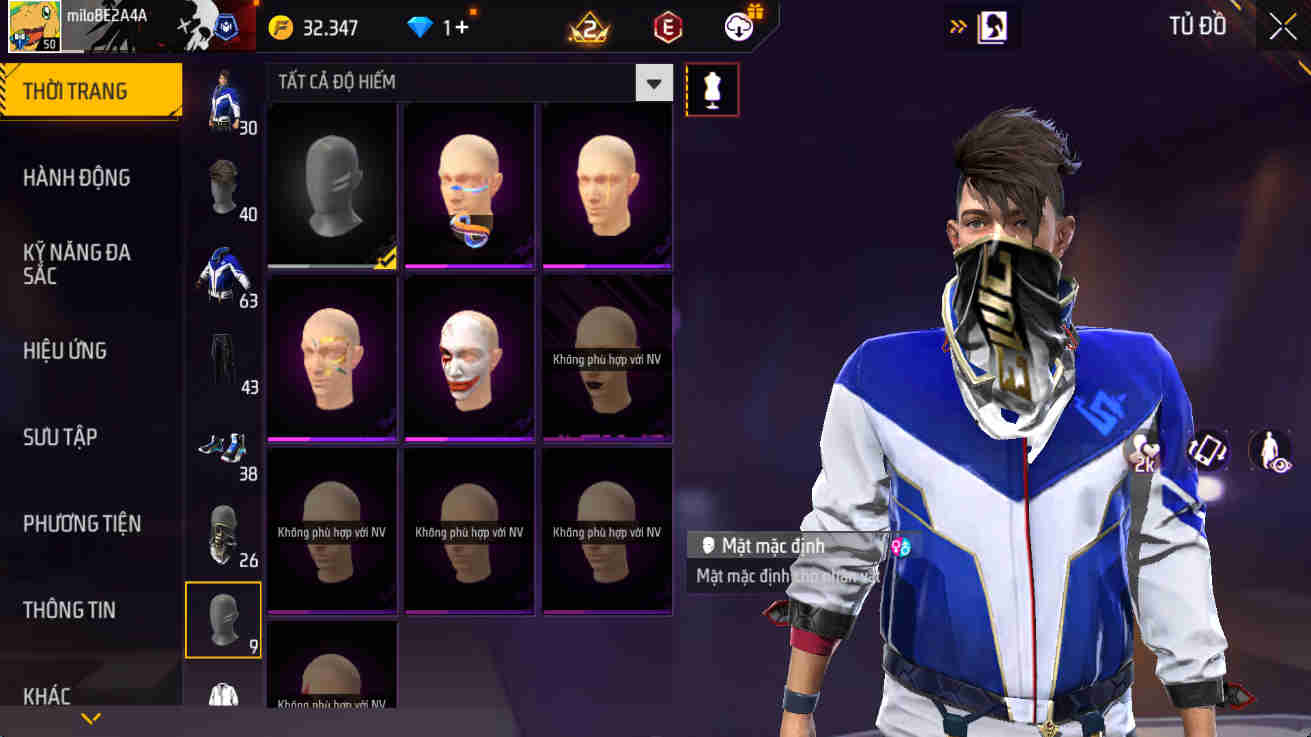Open the mannequin wardrobe preview icon
The height and width of the screenshot is (737, 1311).
[x=712, y=89]
